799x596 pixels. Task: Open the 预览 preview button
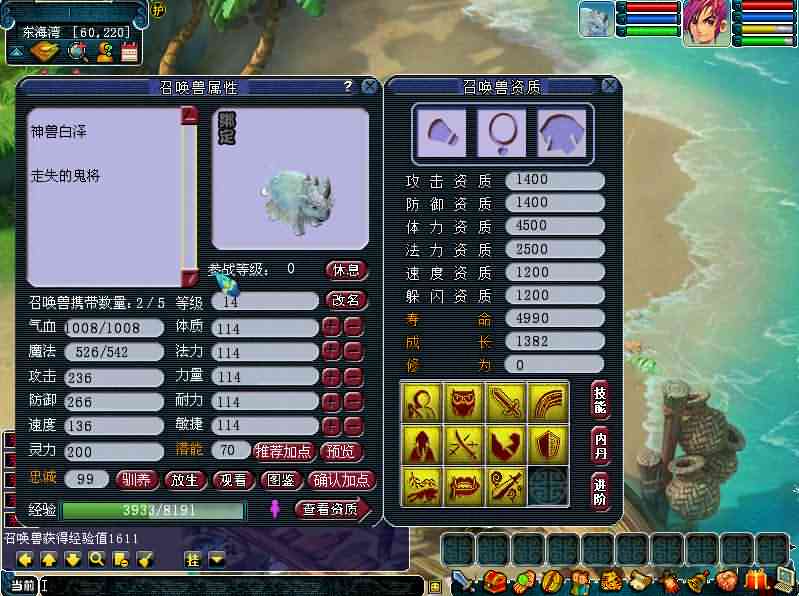tap(341, 451)
